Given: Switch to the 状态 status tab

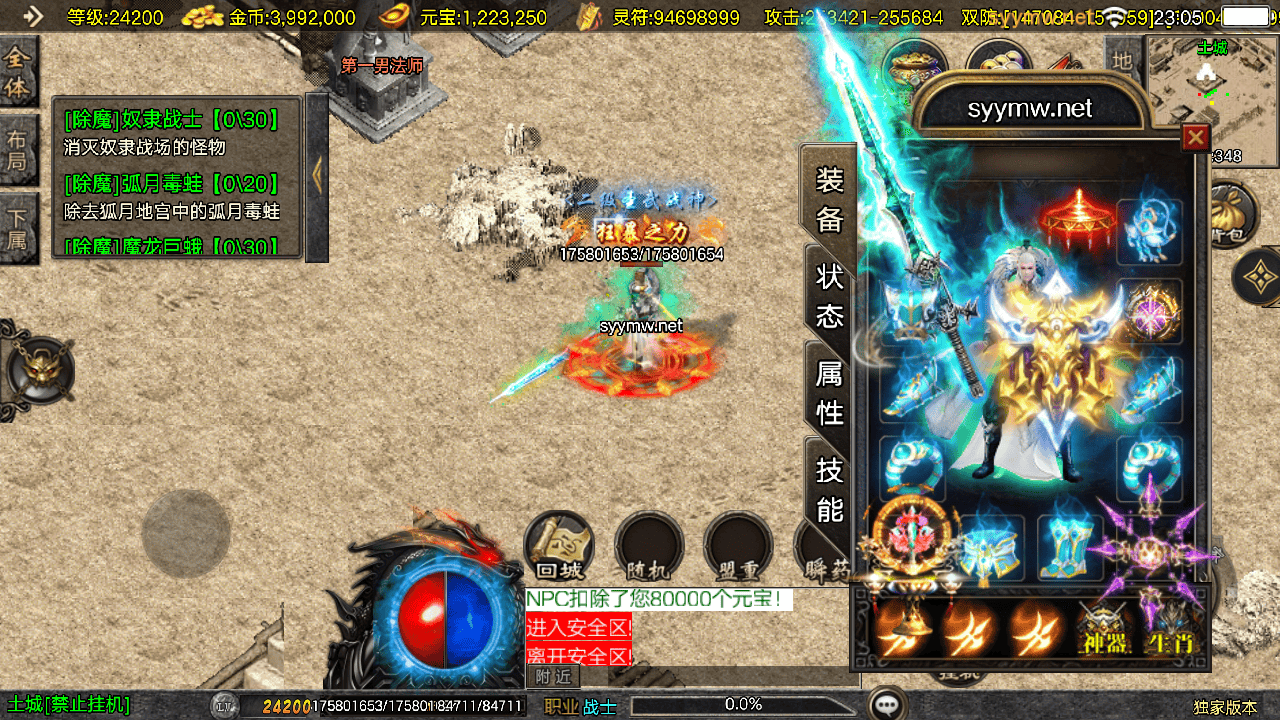Looking at the screenshot, I should click(x=830, y=296).
